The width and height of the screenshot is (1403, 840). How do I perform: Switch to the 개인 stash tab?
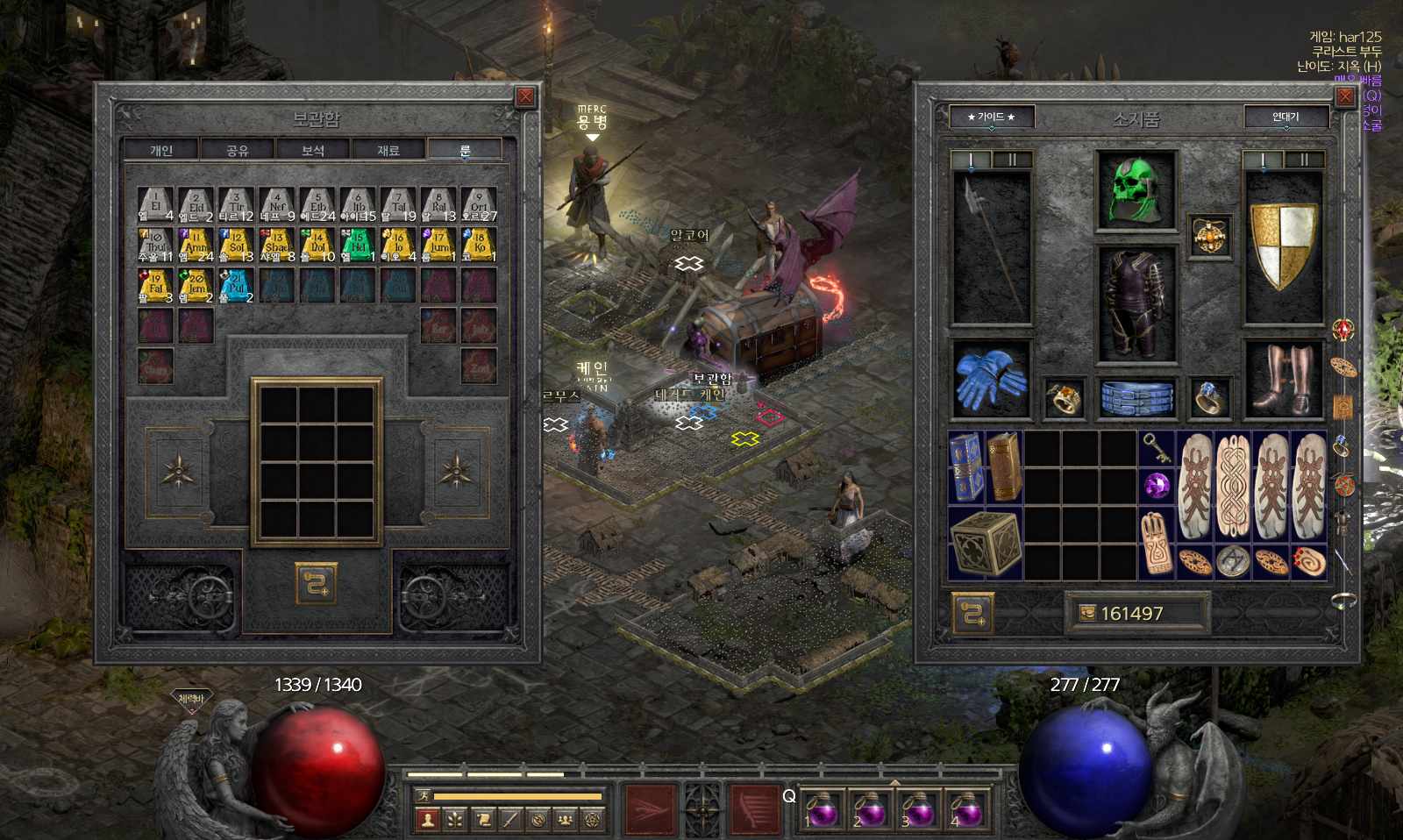point(161,151)
